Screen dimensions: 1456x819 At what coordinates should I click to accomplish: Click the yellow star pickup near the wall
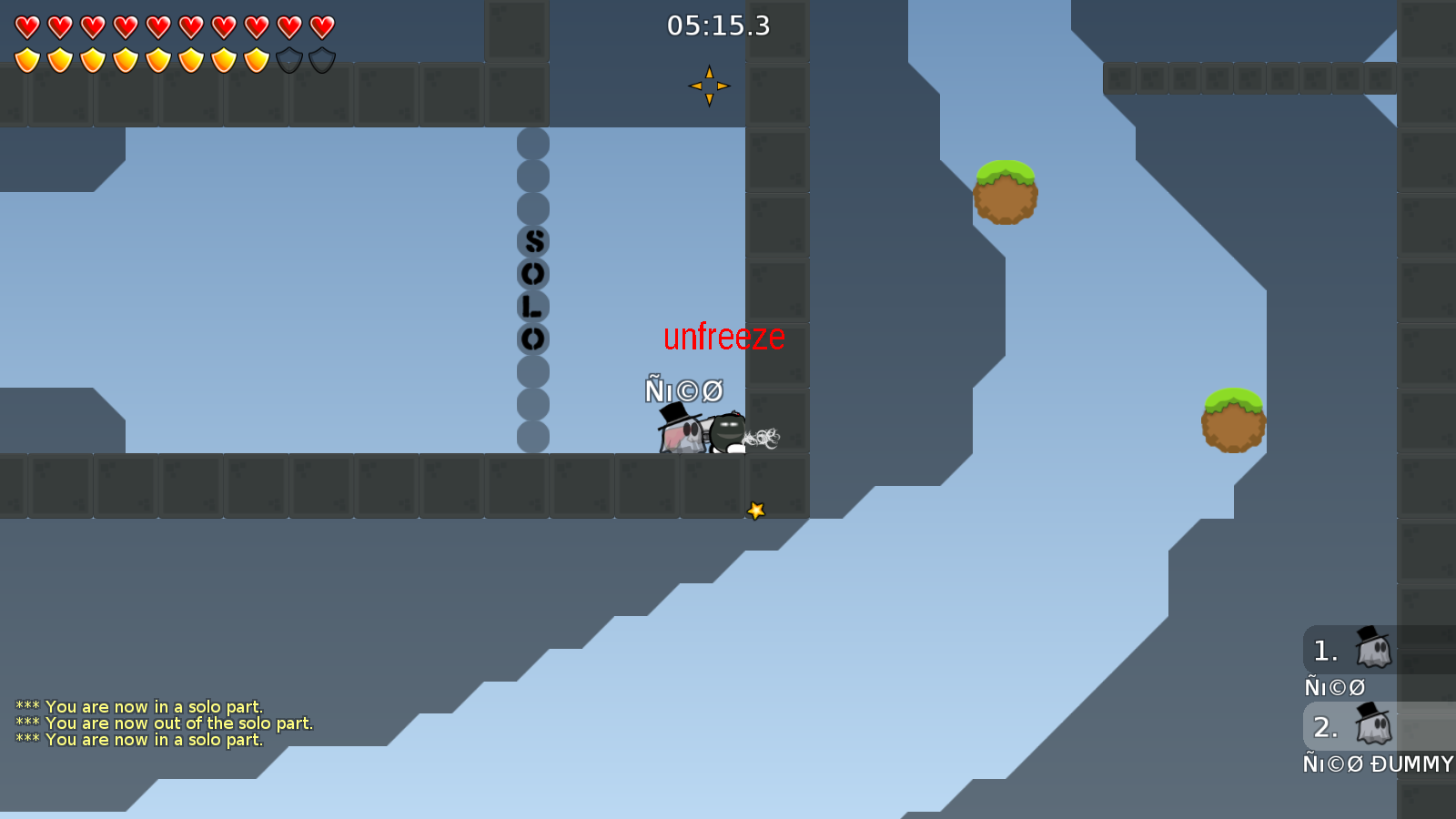click(x=755, y=511)
